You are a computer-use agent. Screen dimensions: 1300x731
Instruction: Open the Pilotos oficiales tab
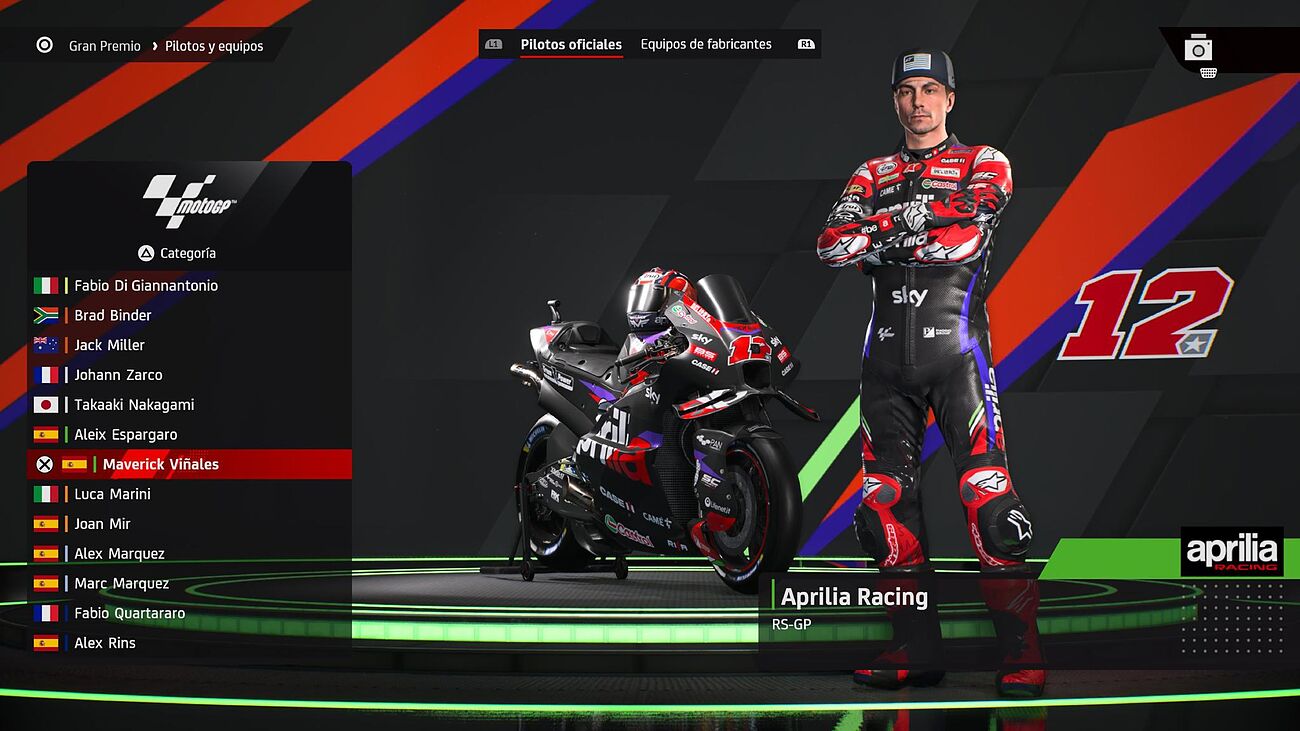point(571,44)
